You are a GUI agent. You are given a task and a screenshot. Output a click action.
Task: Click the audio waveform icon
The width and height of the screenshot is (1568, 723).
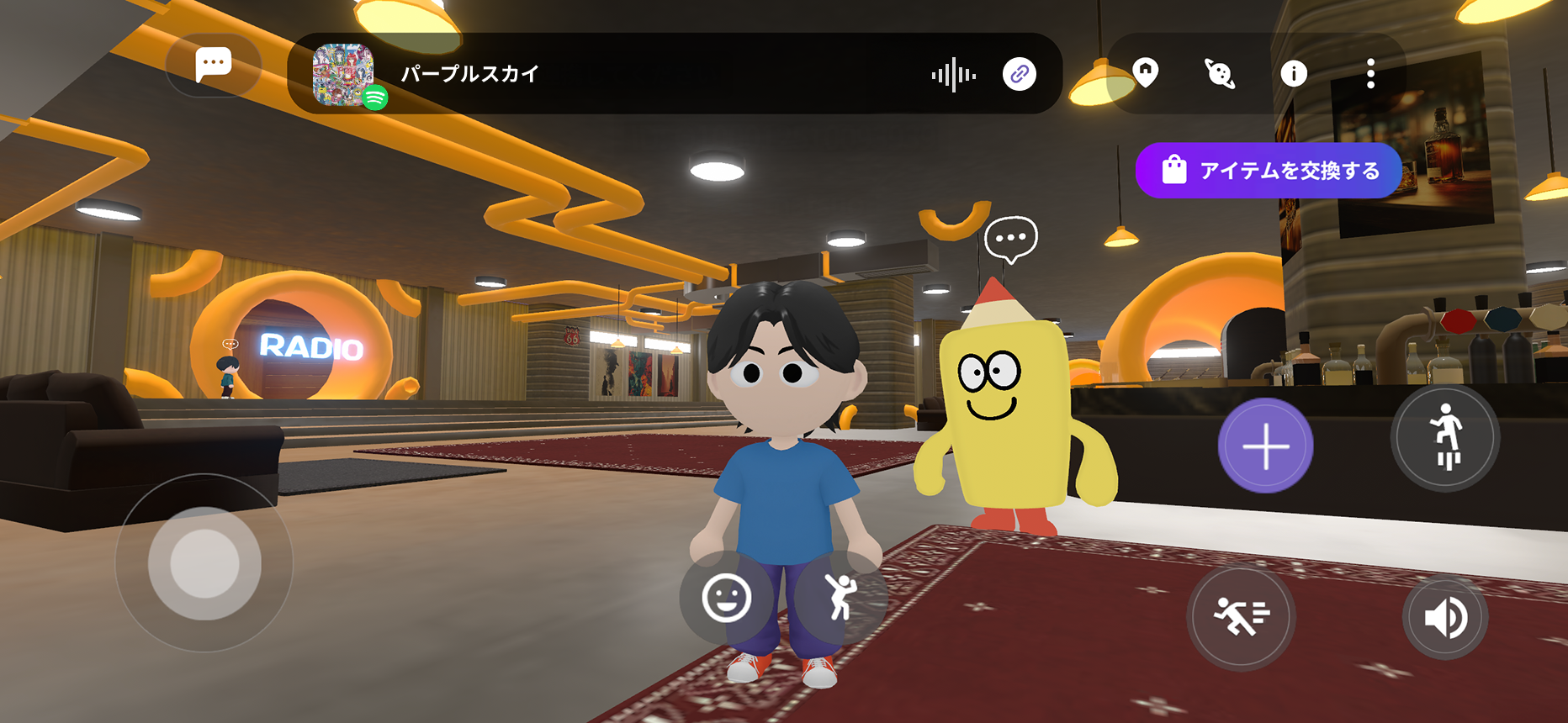(954, 75)
